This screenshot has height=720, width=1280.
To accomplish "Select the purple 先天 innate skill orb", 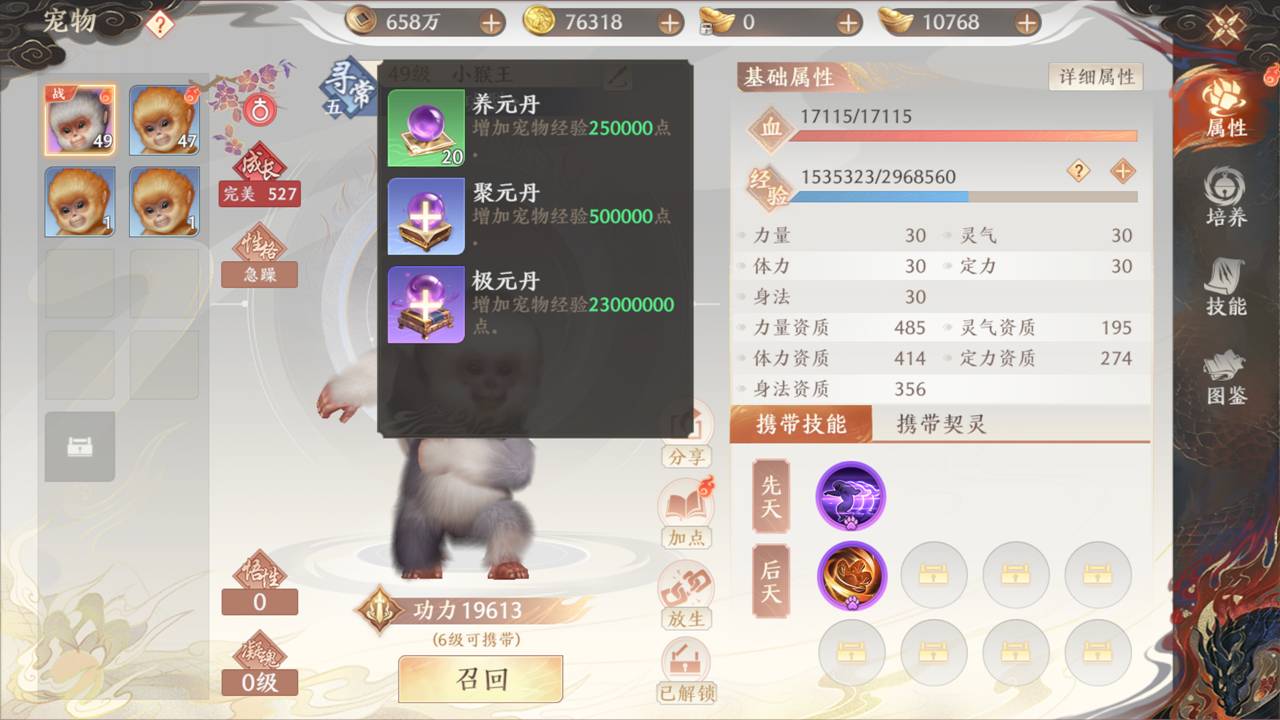I will [x=851, y=496].
